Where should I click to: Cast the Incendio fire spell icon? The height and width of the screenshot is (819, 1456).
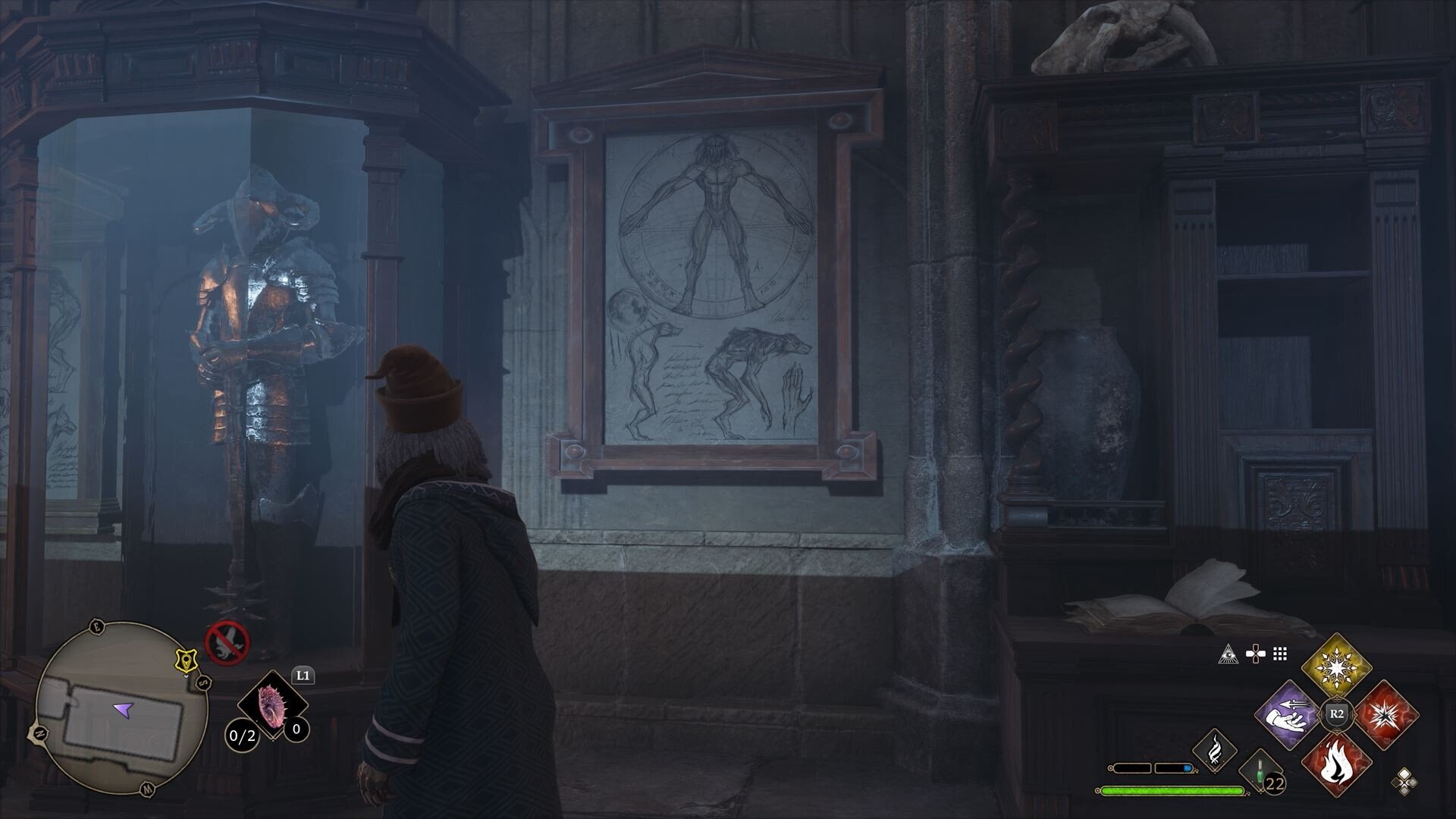point(1337,766)
